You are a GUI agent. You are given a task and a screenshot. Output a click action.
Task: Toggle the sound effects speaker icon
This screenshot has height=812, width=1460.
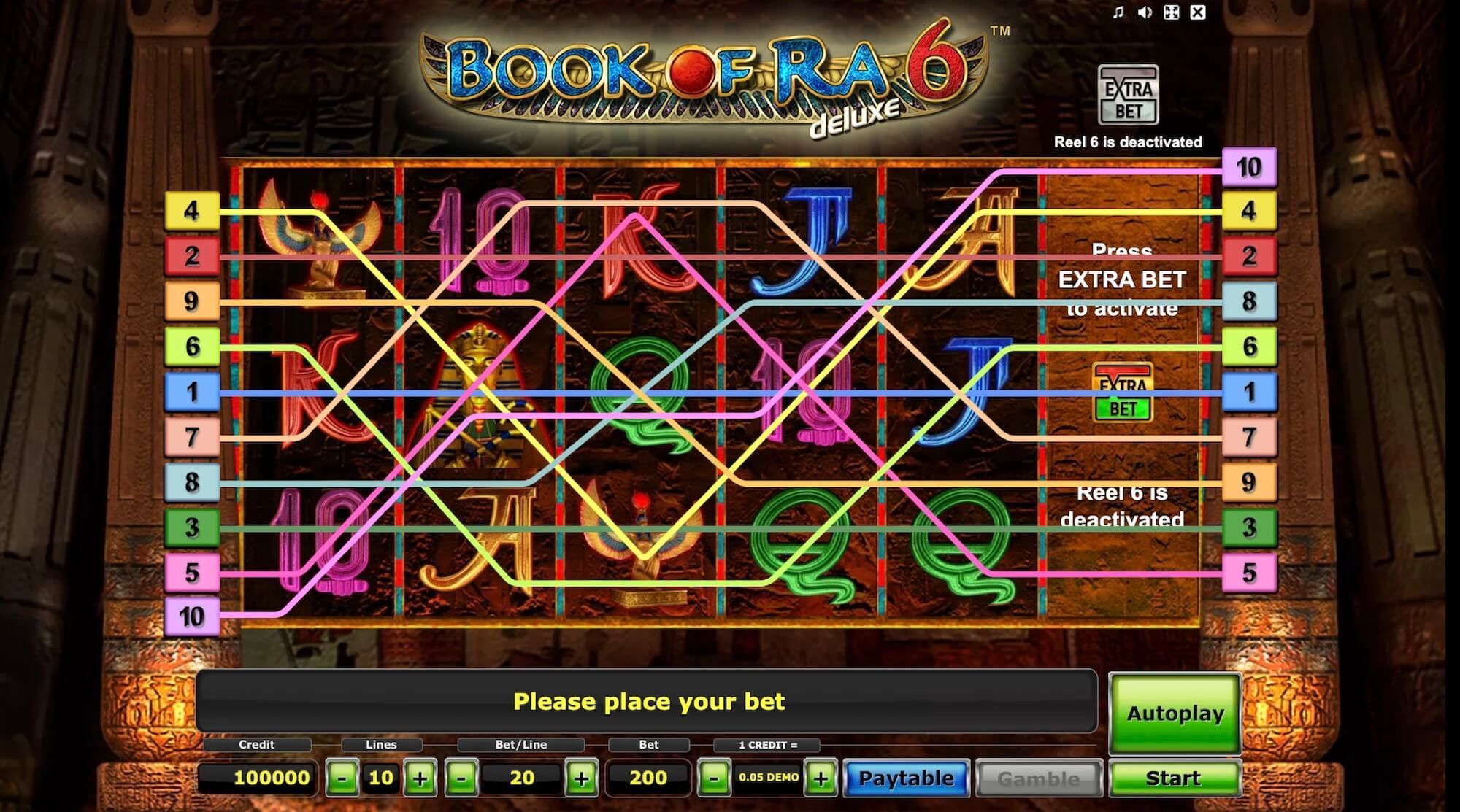[x=1143, y=12]
